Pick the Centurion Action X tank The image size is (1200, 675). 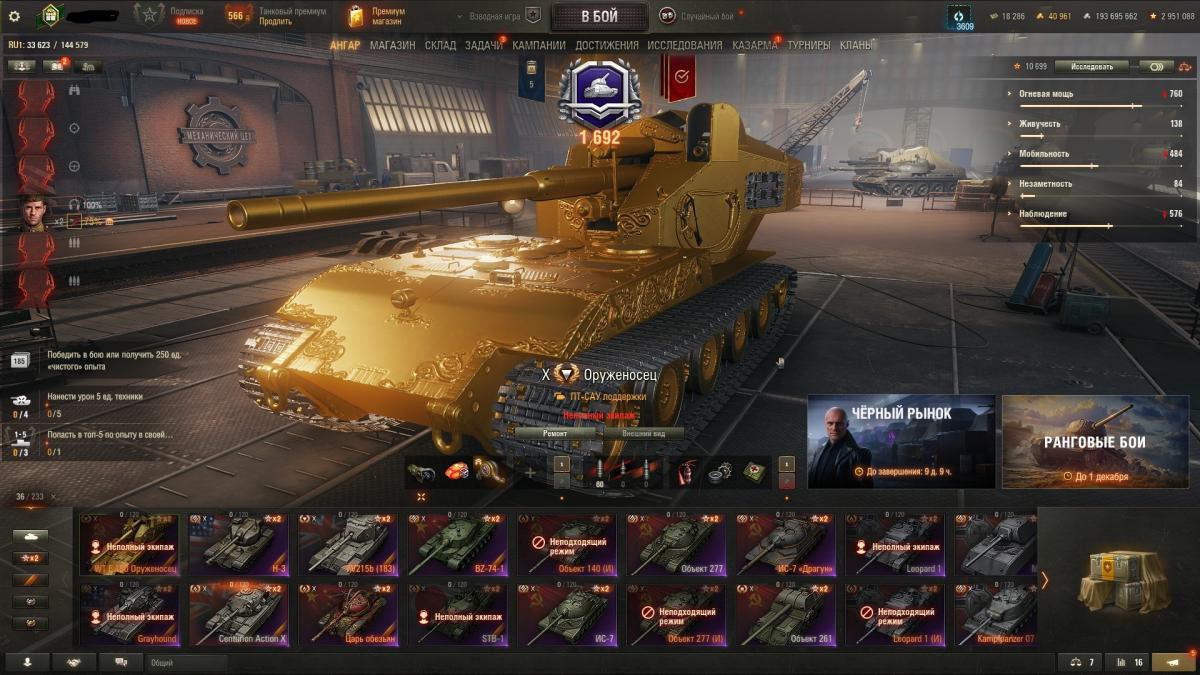pos(239,613)
